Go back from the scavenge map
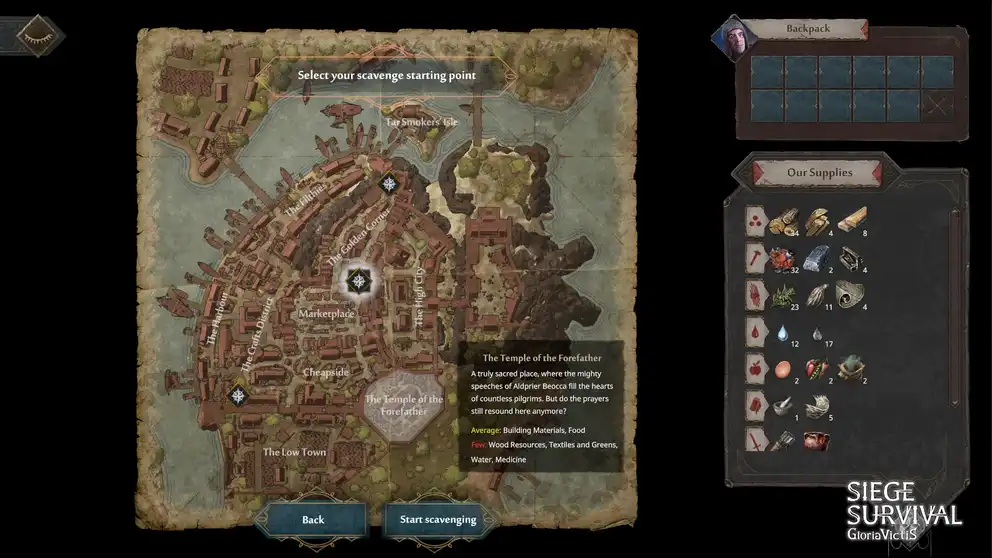Image resolution: width=992 pixels, height=558 pixels. click(x=313, y=519)
